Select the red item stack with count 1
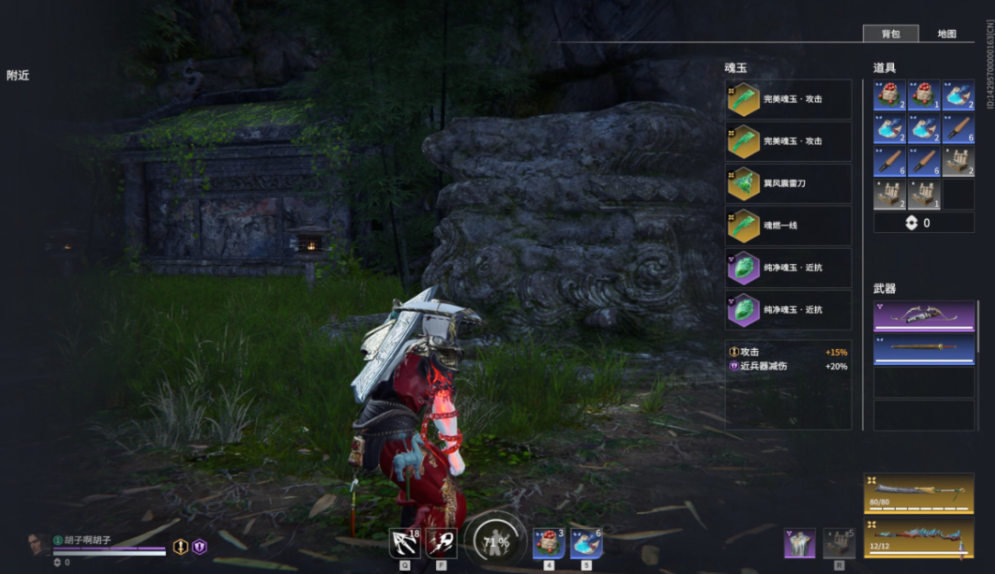The width and height of the screenshot is (996, 574). 924,96
